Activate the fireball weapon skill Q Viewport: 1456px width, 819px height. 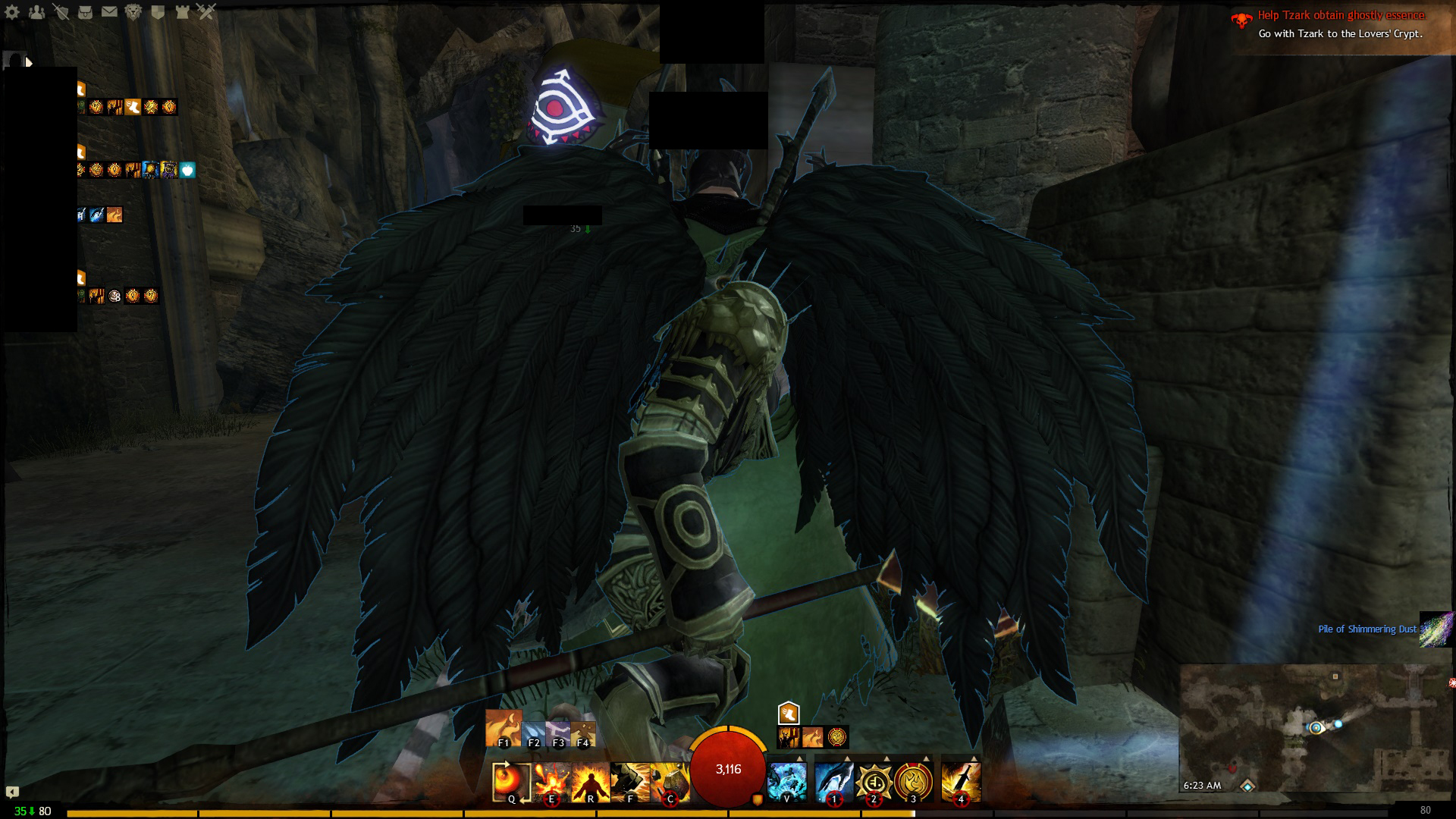(511, 781)
